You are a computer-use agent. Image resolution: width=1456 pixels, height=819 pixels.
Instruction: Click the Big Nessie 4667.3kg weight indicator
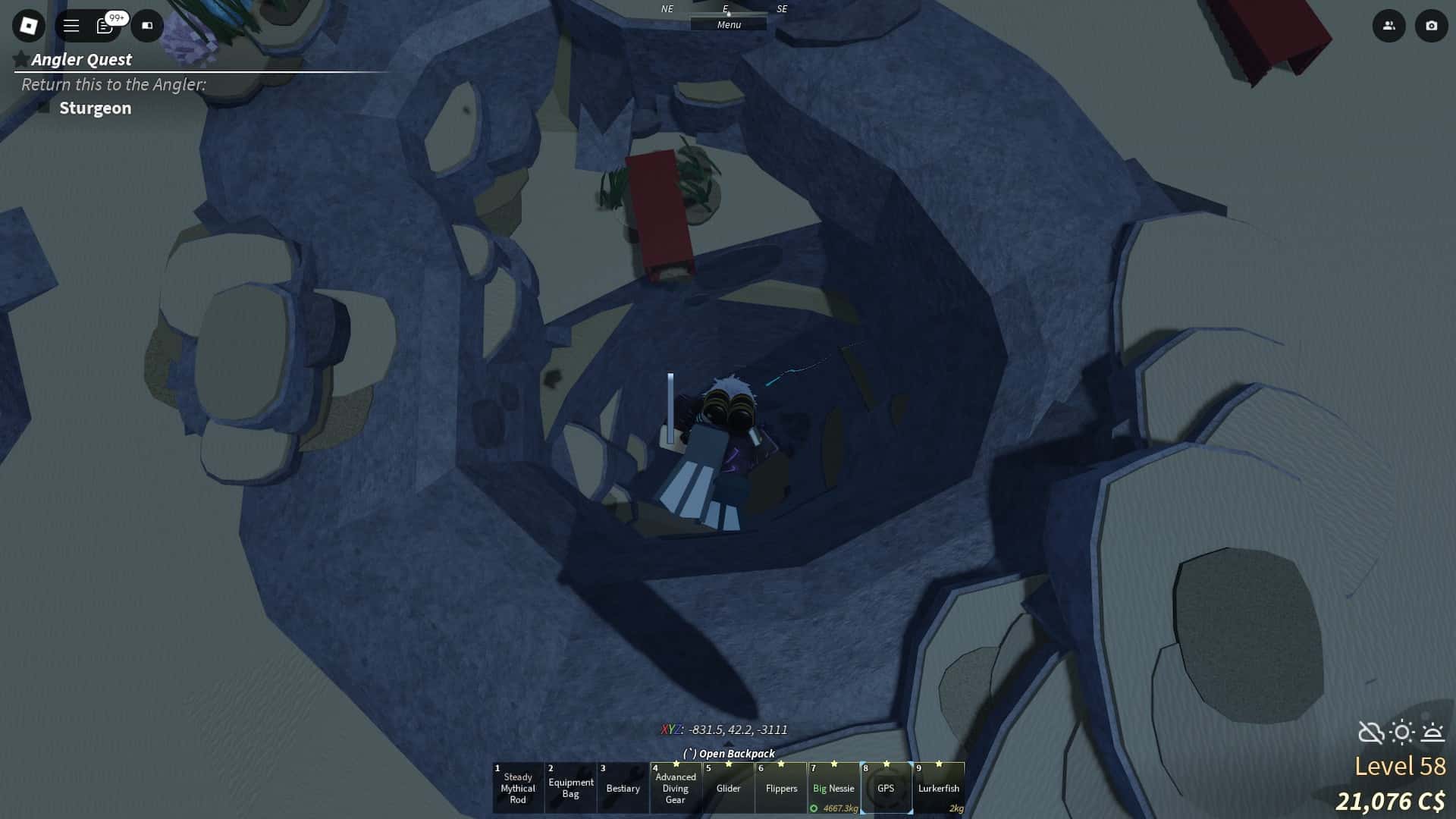coord(839,808)
